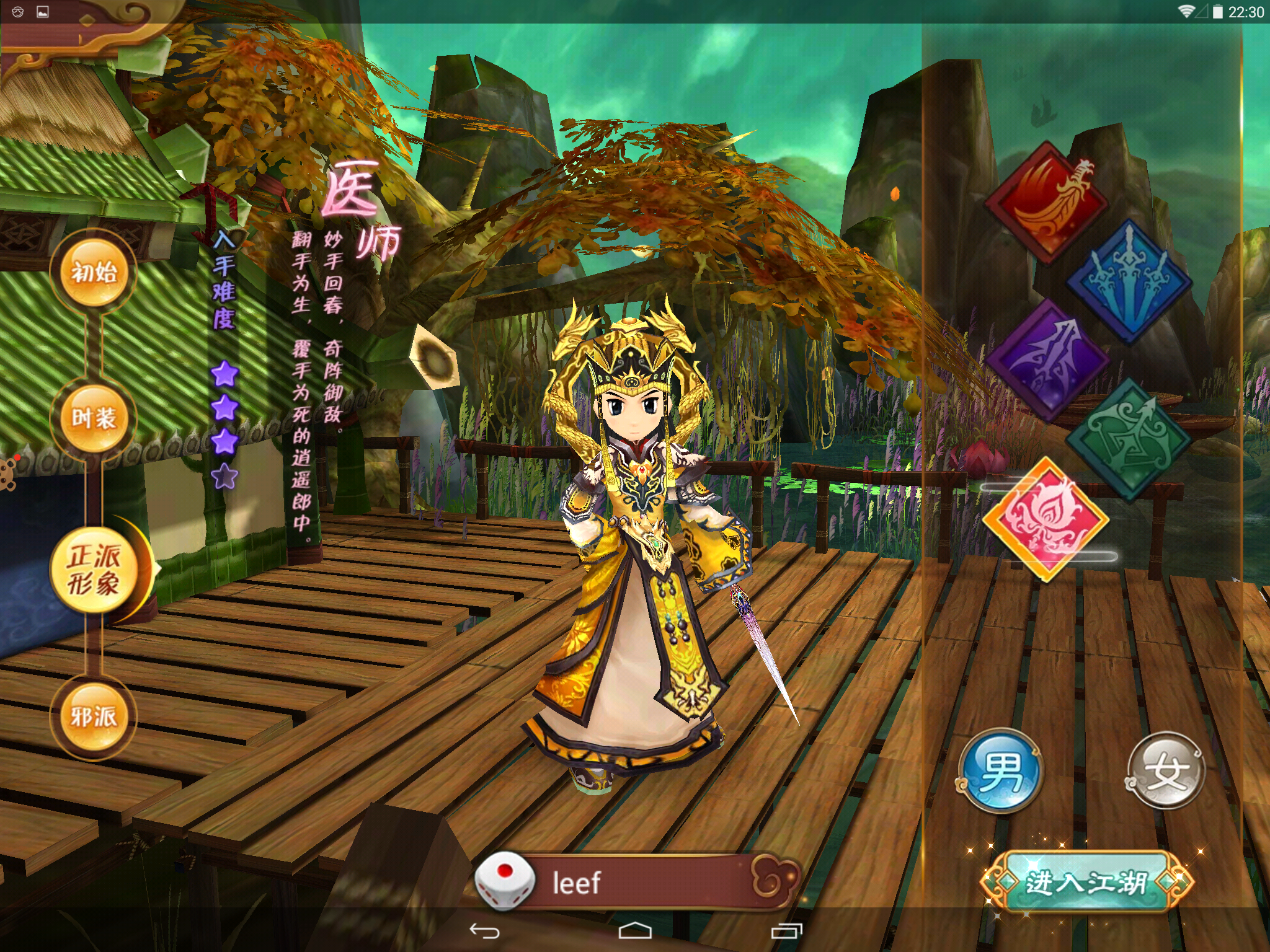Click the 进入江湖 enter game button
Viewport: 1270px width, 952px height.
tap(1086, 883)
